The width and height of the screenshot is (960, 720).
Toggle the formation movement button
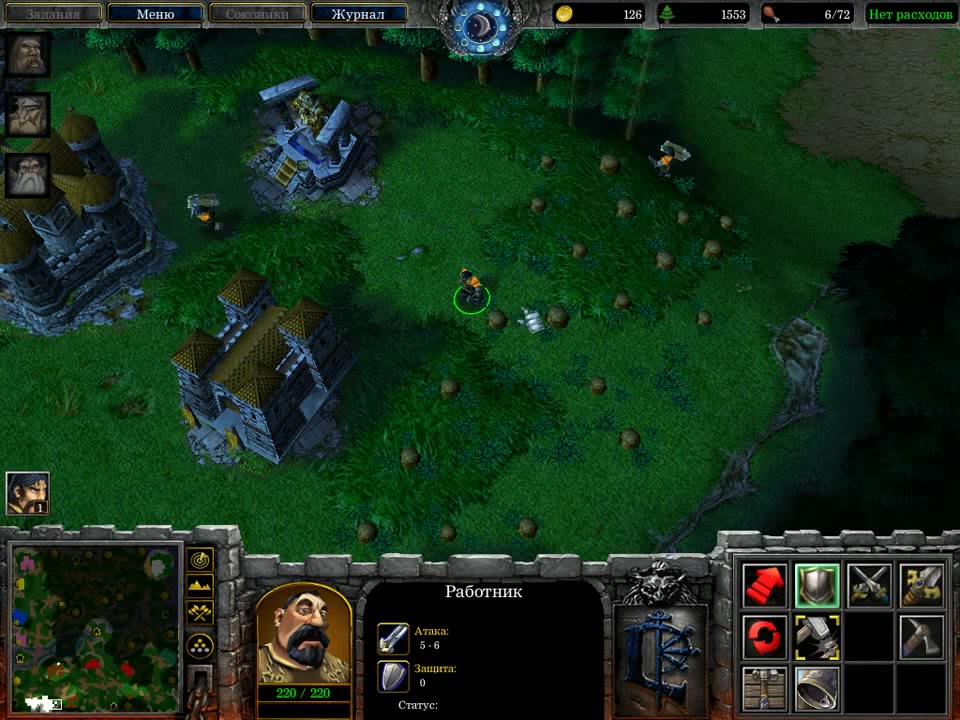[x=200, y=645]
